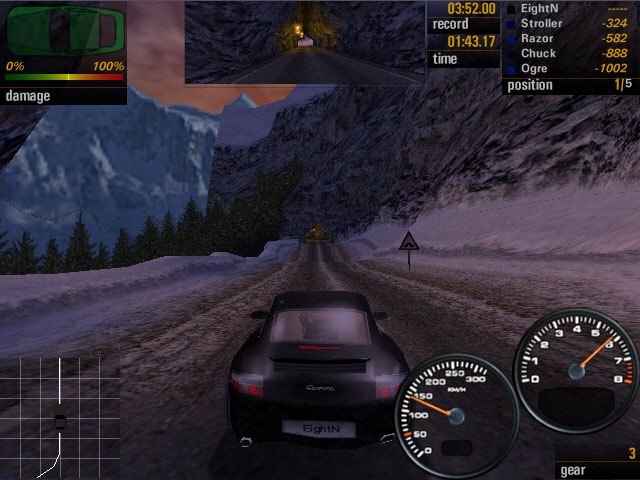This screenshot has height=480, width=640.
Task: Select EightN in the standings list
Action: click(x=570, y=8)
